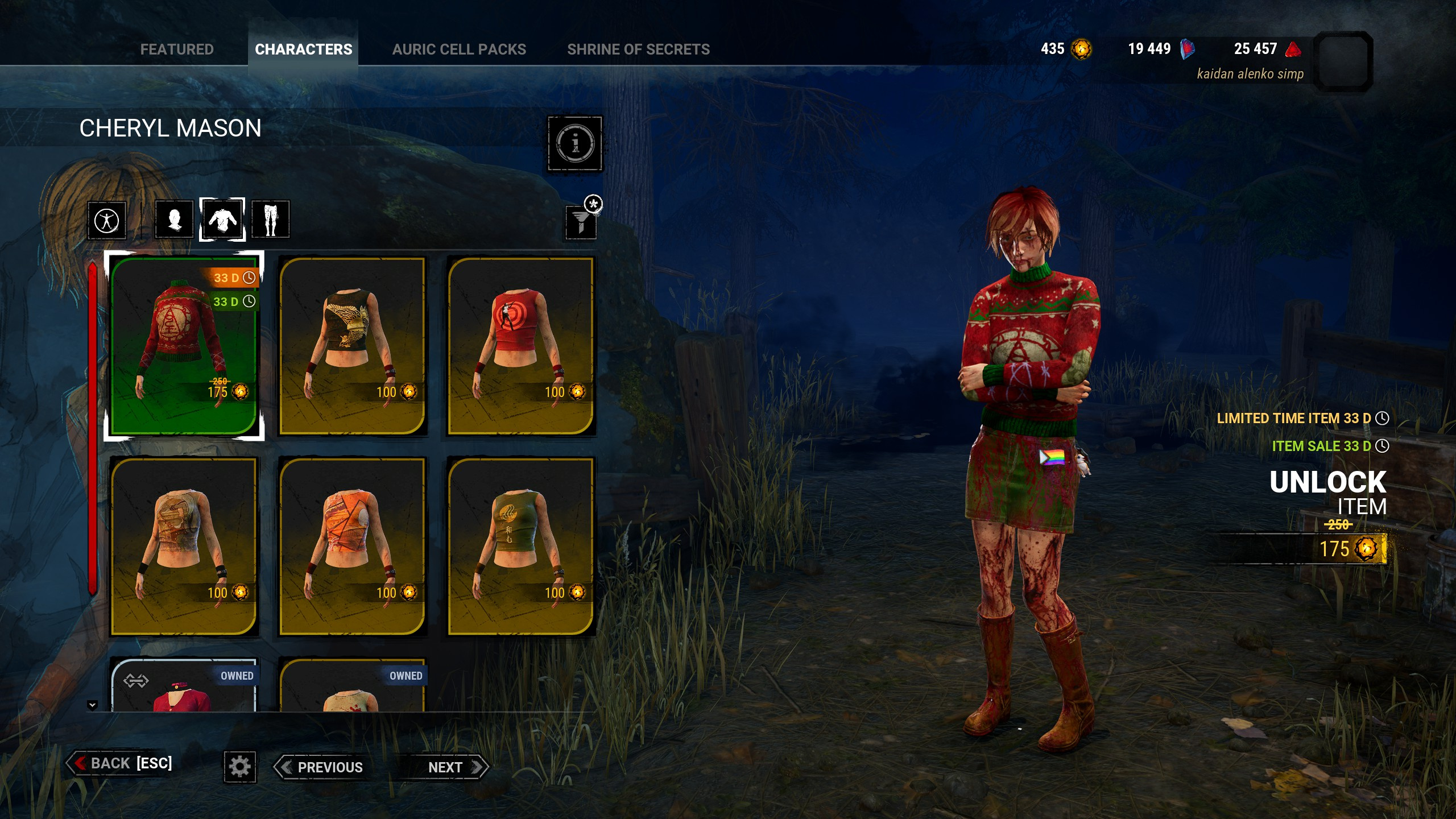Image resolution: width=1456 pixels, height=819 pixels.
Task: Open the cosmetics filter
Action: (581, 221)
